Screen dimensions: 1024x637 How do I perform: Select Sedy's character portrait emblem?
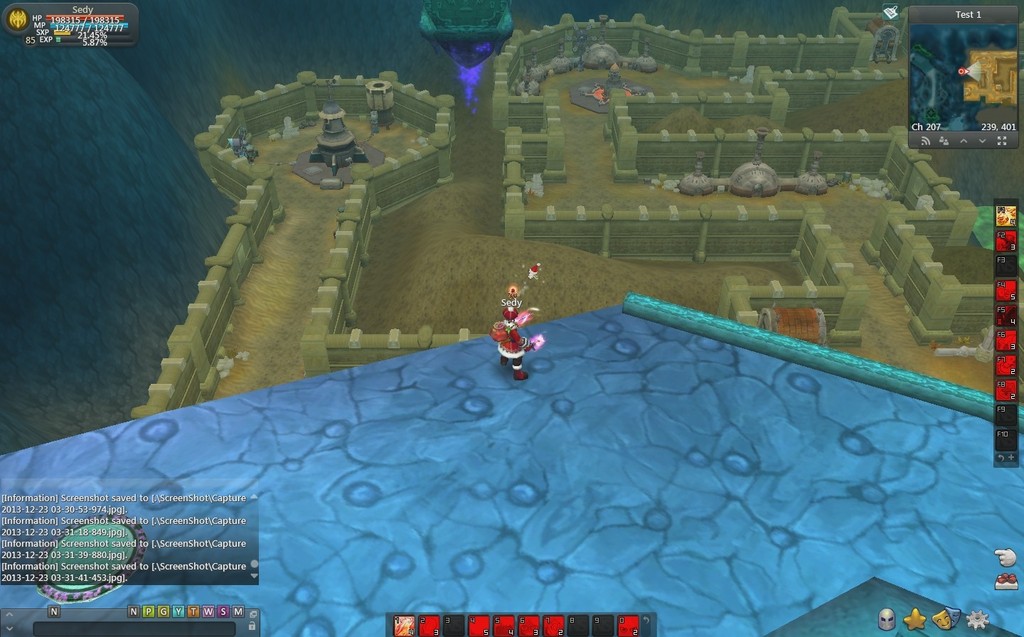click(x=16, y=19)
